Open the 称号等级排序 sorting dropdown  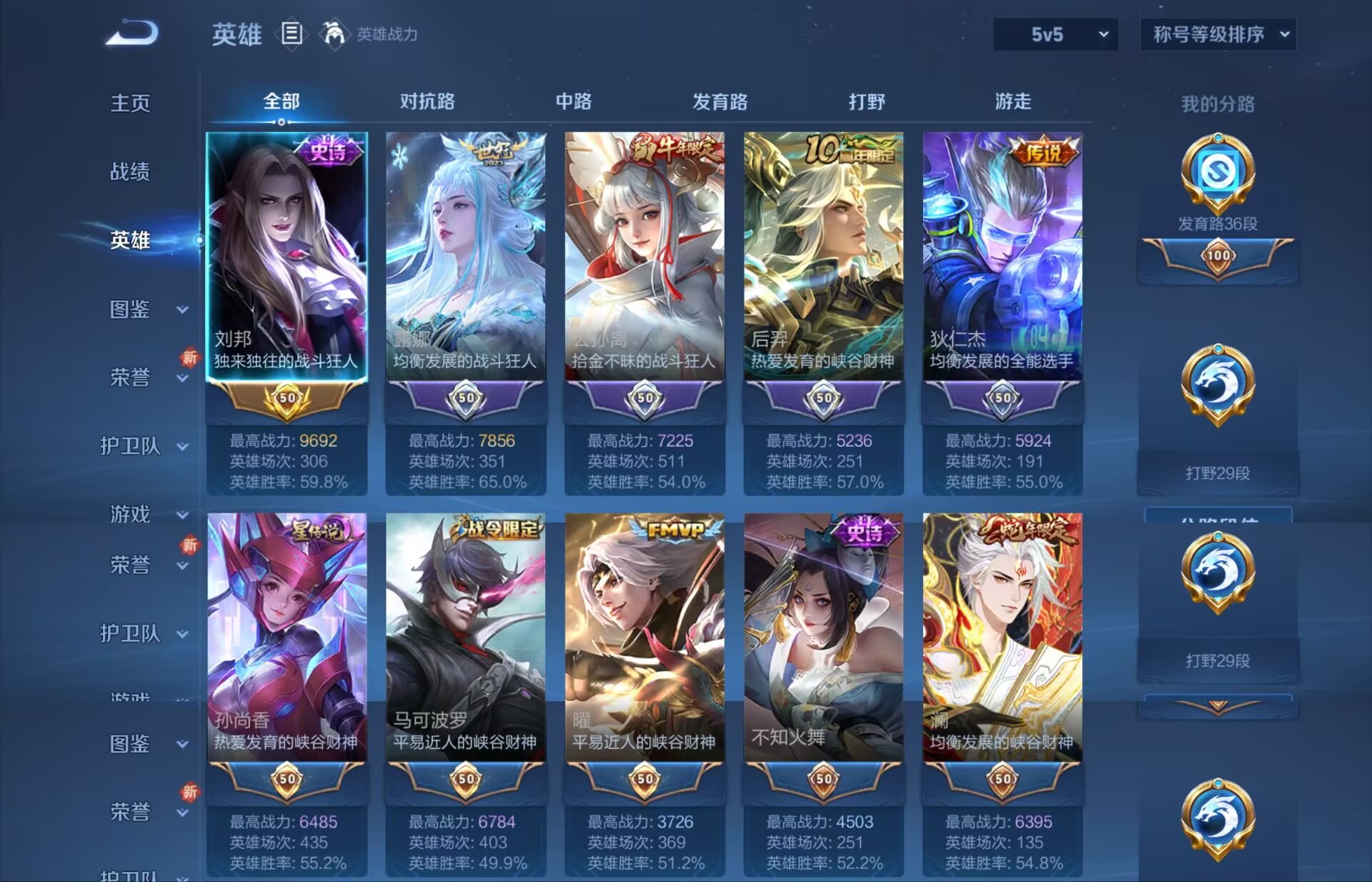pyautogui.click(x=1216, y=33)
